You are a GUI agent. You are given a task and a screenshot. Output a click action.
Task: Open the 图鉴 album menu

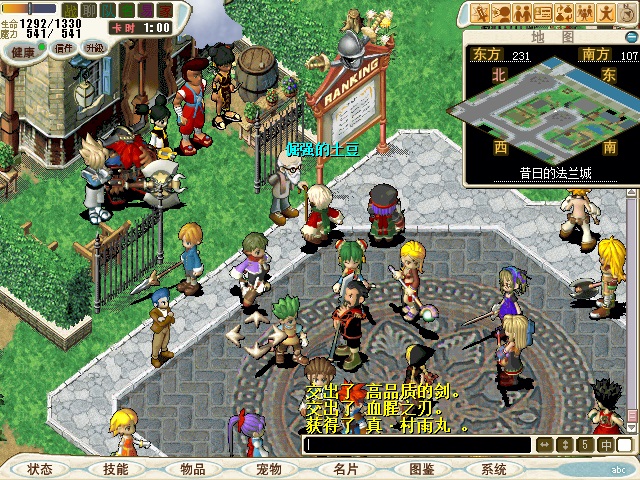tap(420, 469)
